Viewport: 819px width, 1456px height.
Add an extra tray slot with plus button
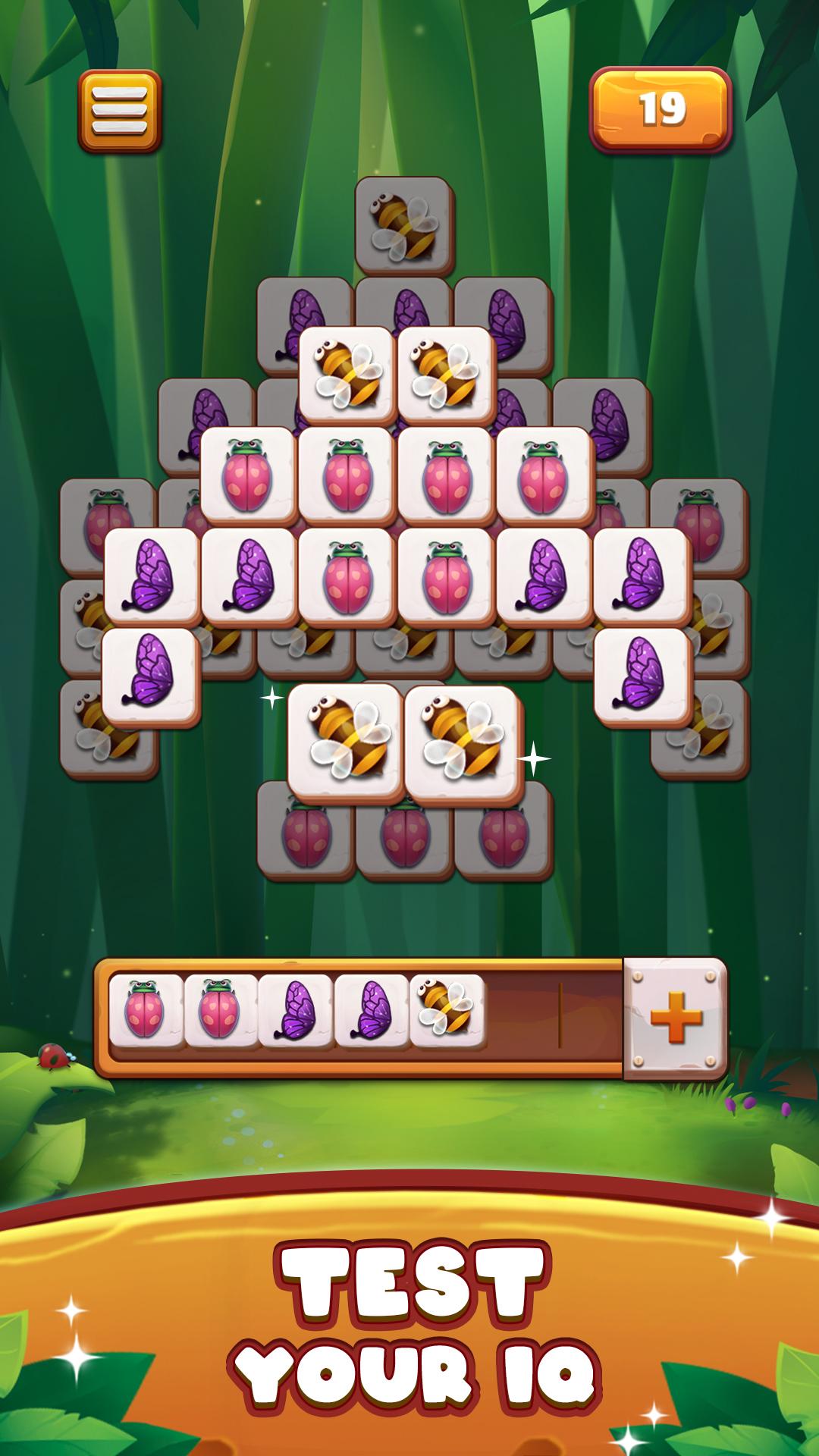coord(675,1018)
